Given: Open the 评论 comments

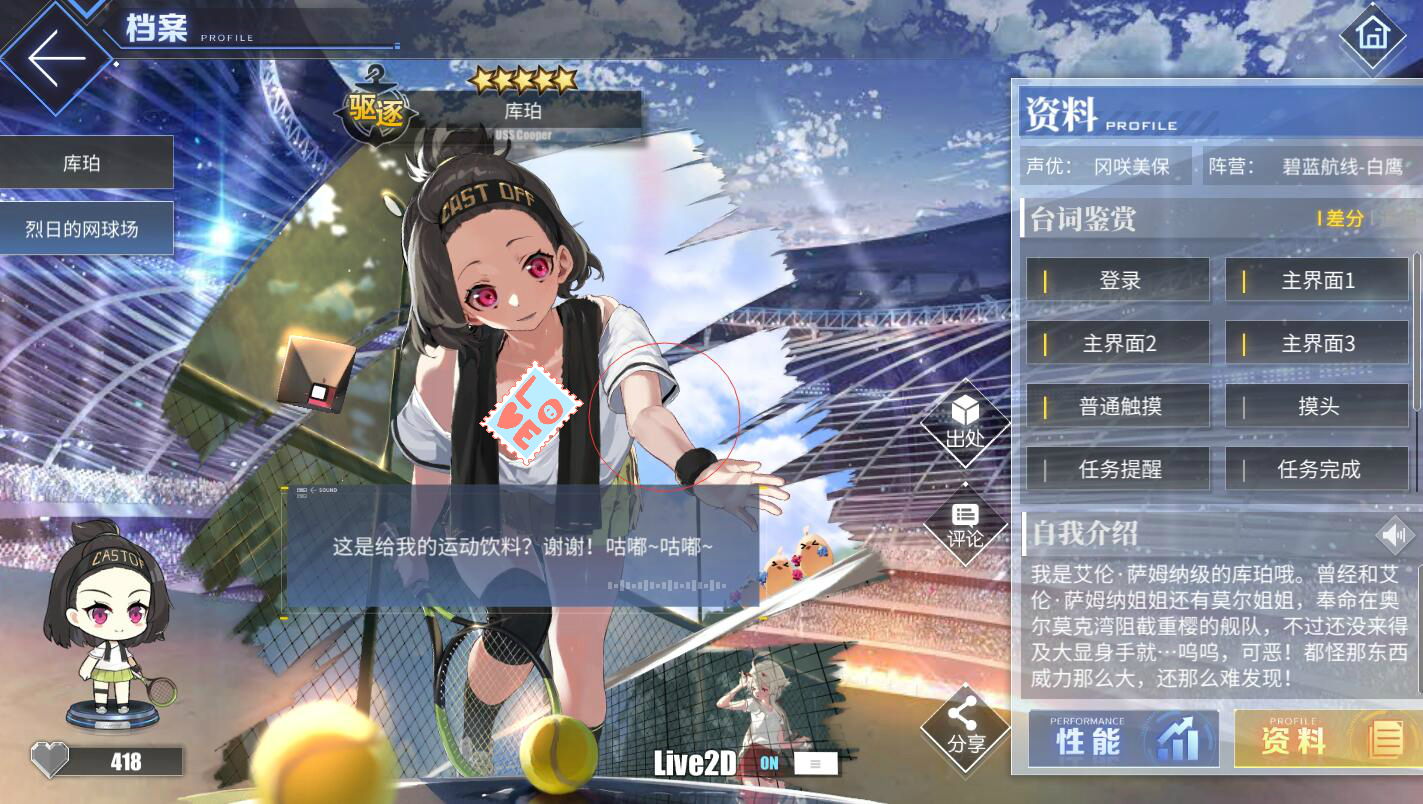Looking at the screenshot, I should point(965,525).
